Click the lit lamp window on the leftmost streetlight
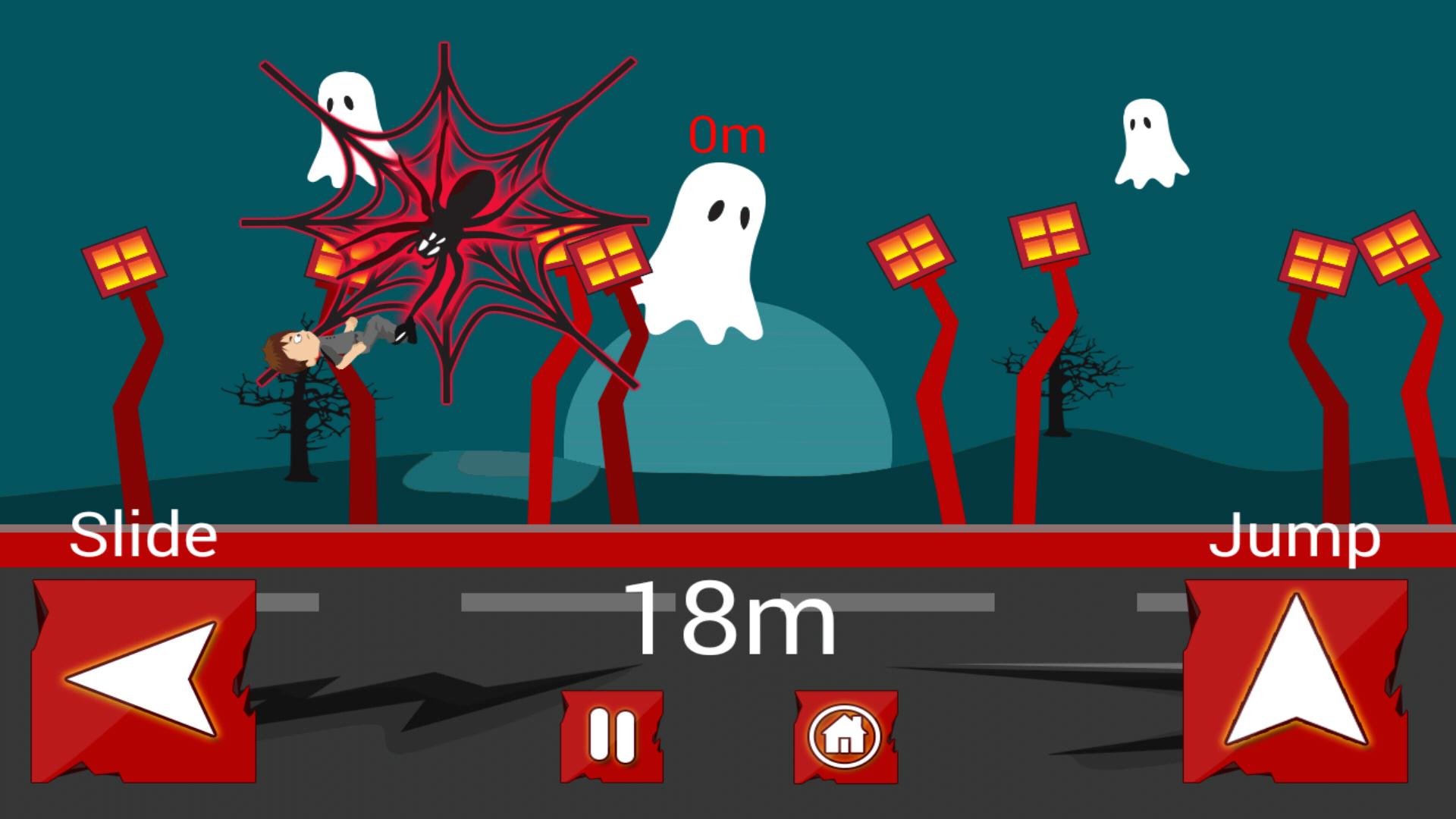Viewport: 1456px width, 819px height. (124, 262)
